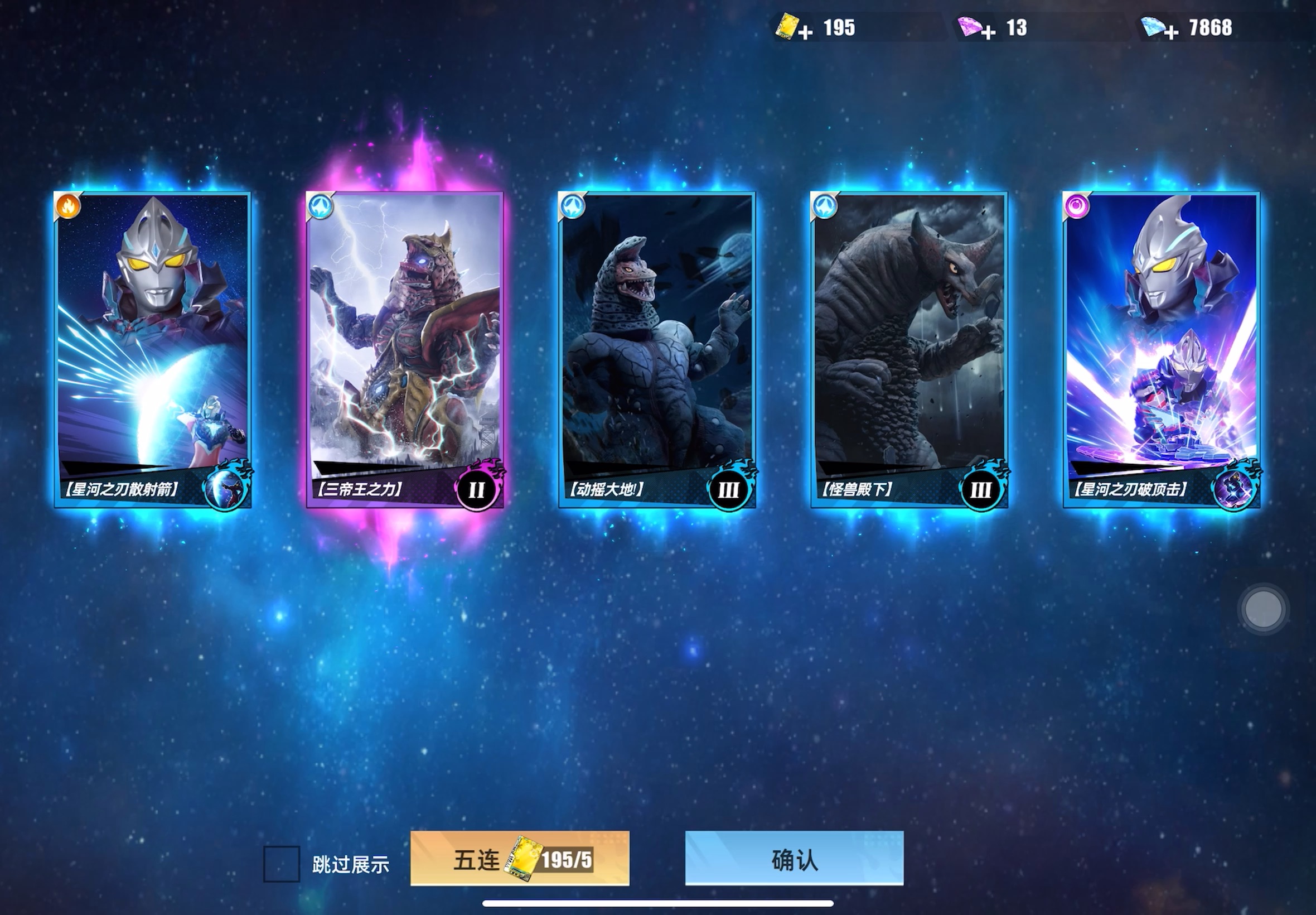
Task: Add more blue diamonds
Action: click(x=1171, y=32)
